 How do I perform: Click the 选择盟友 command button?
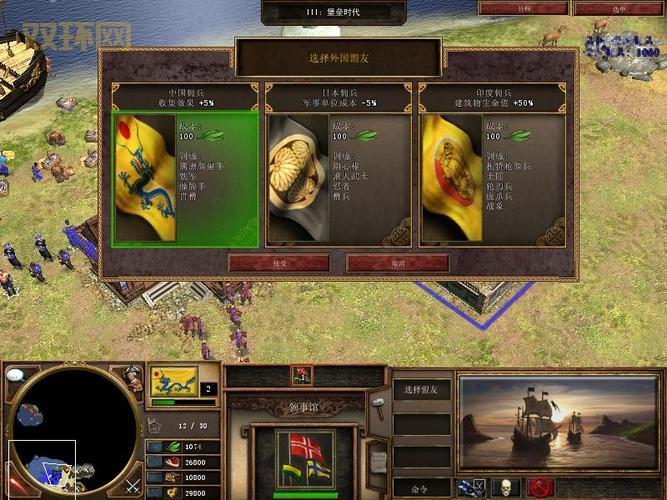421,389
